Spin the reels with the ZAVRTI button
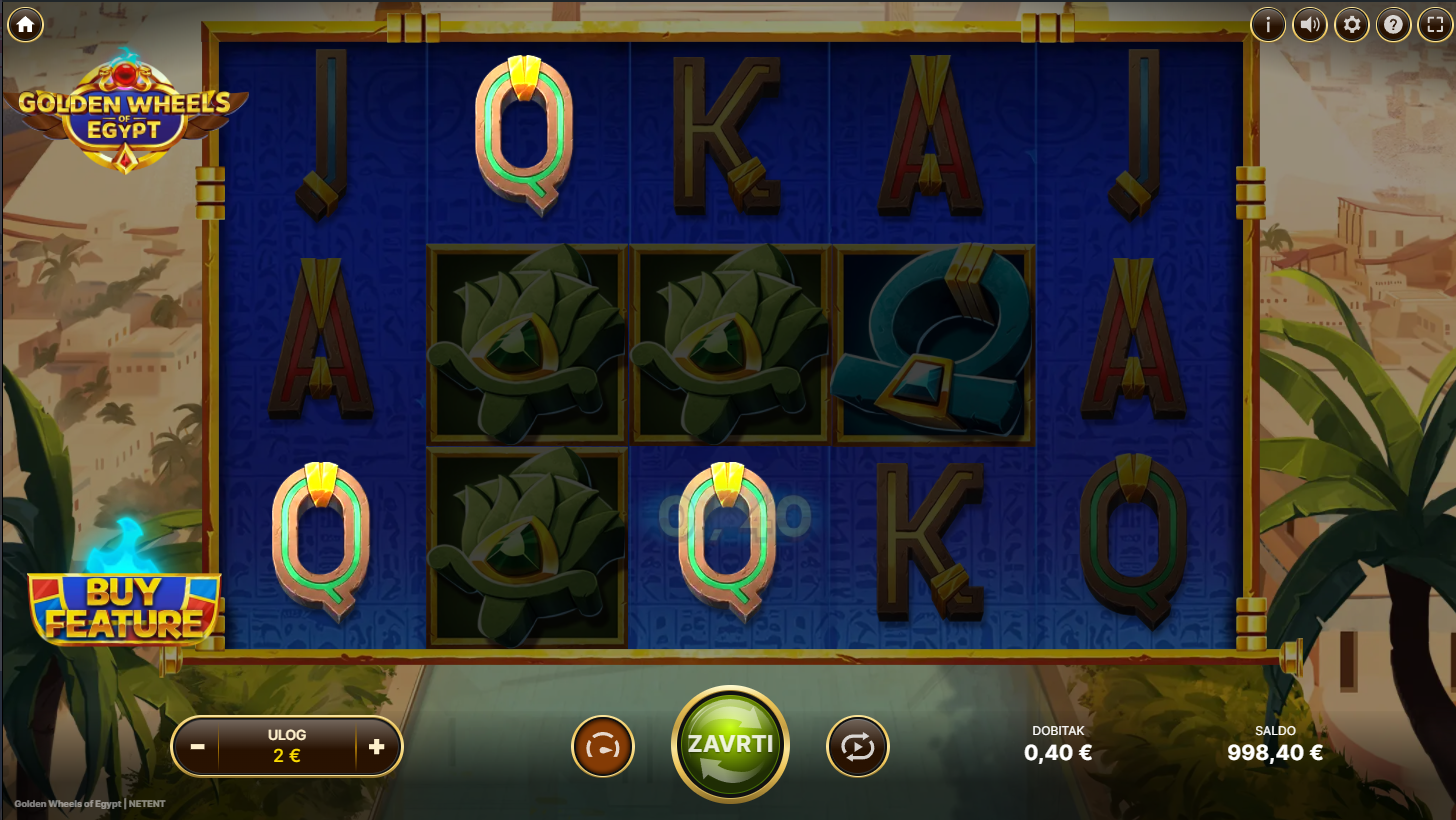Viewport: 1456px width, 820px height. click(x=730, y=745)
